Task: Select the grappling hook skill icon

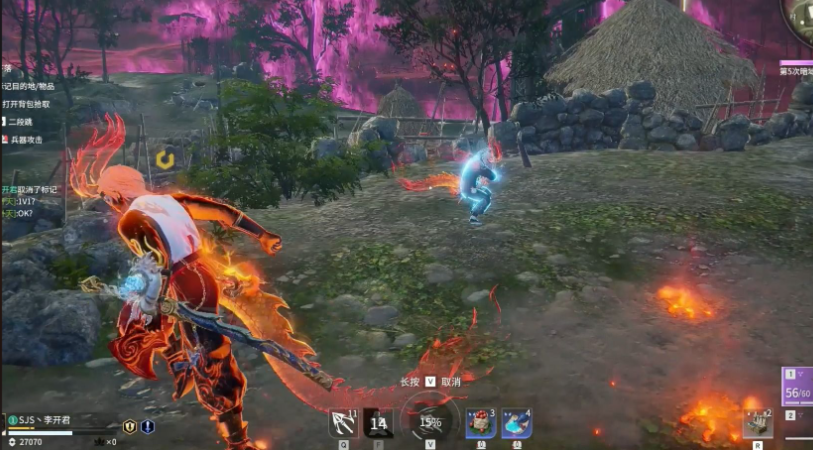Action: pyautogui.click(x=343, y=424)
